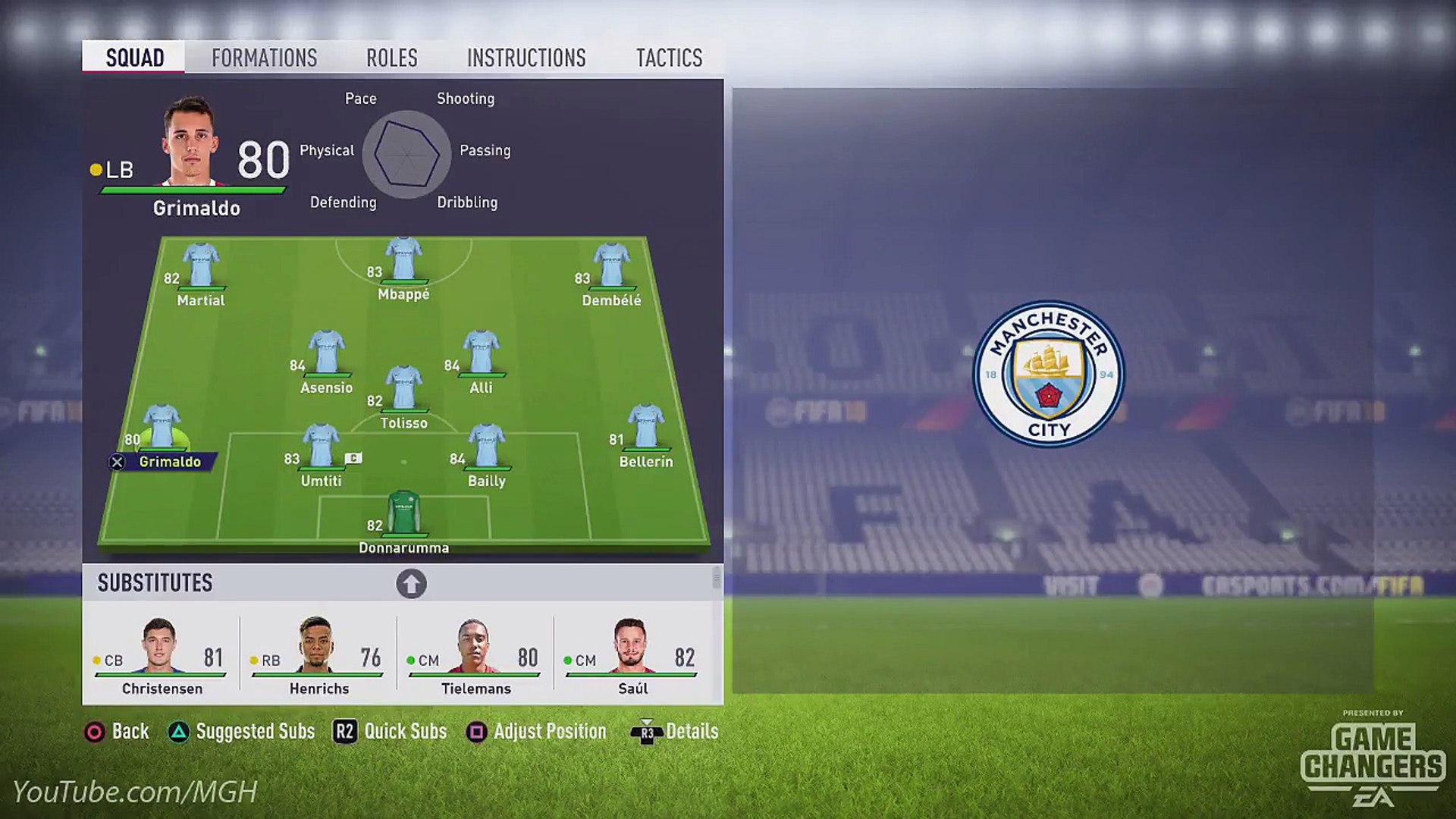Switch to the Formations tab
Viewport: 1456px width, 819px height.
(264, 58)
